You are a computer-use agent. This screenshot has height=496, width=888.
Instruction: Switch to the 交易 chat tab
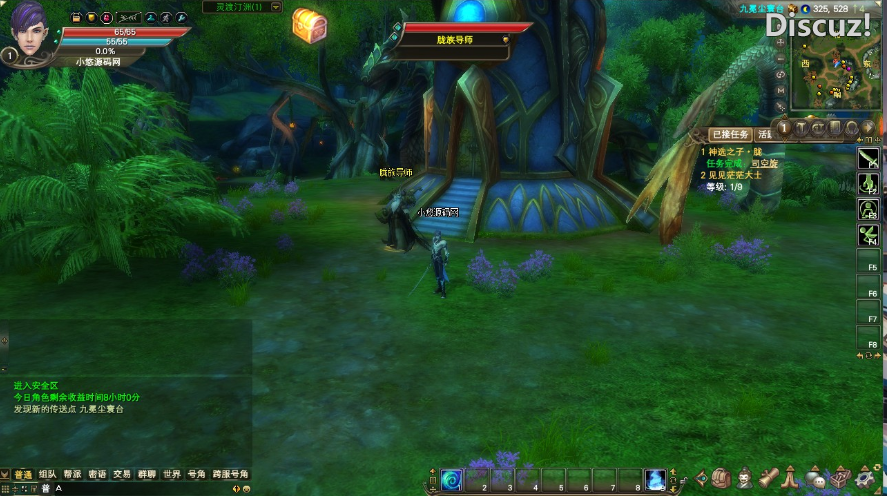[122, 474]
